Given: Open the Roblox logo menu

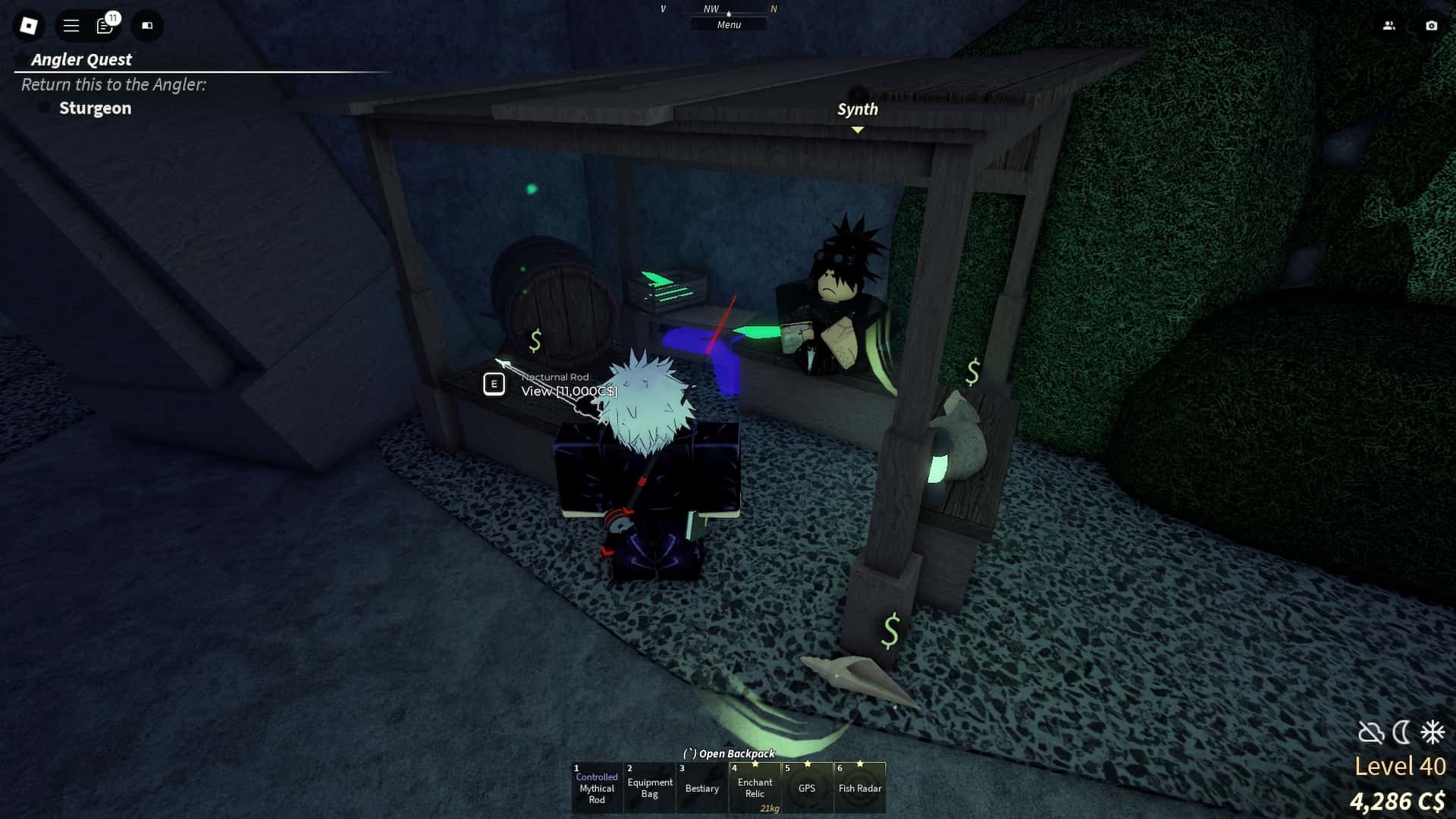Looking at the screenshot, I should tap(28, 25).
